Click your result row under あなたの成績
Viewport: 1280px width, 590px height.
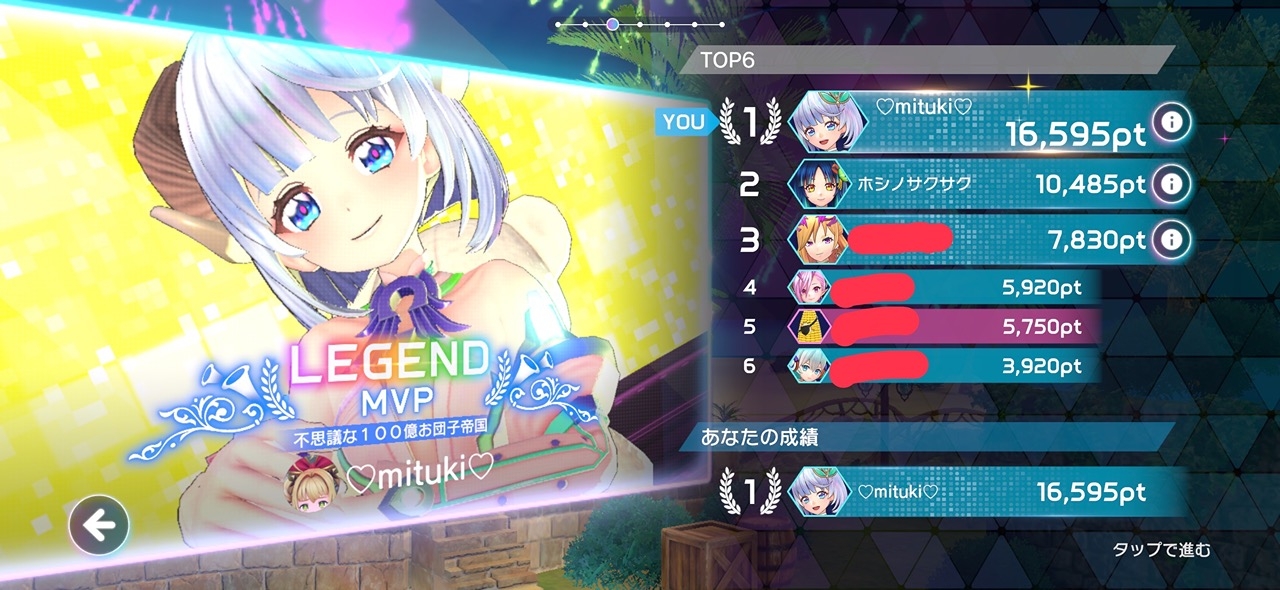(x=960, y=492)
